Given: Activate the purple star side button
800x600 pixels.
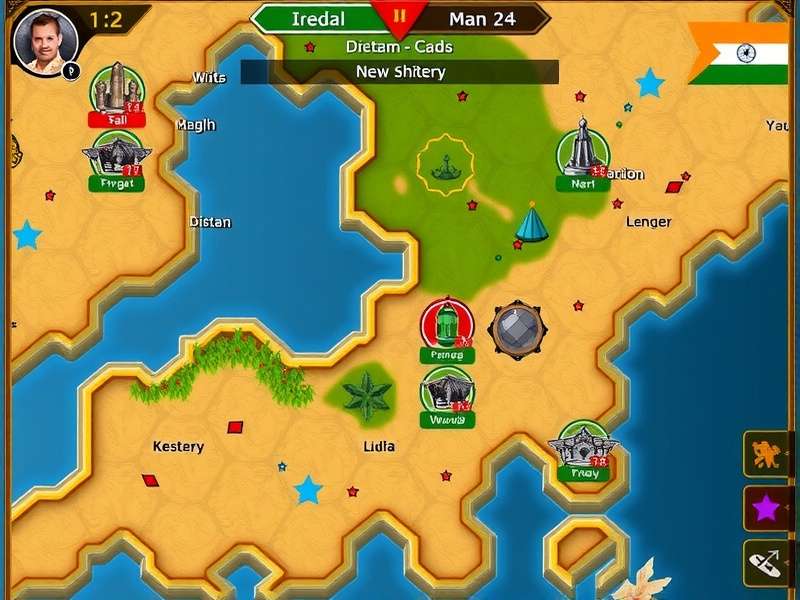Looking at the screenshot, I should point(766,509).
